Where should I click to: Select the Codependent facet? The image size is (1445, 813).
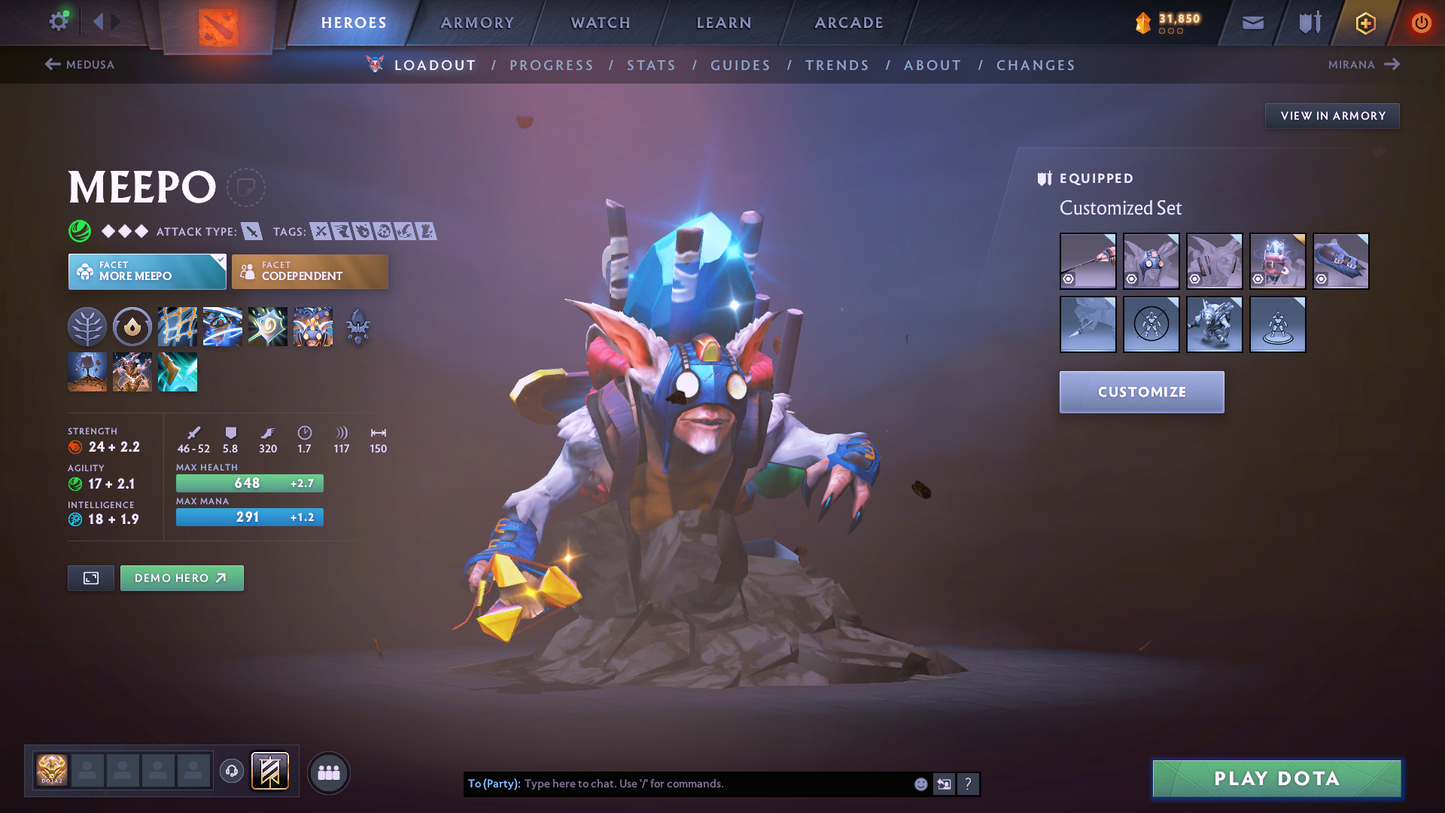[309, 272]
